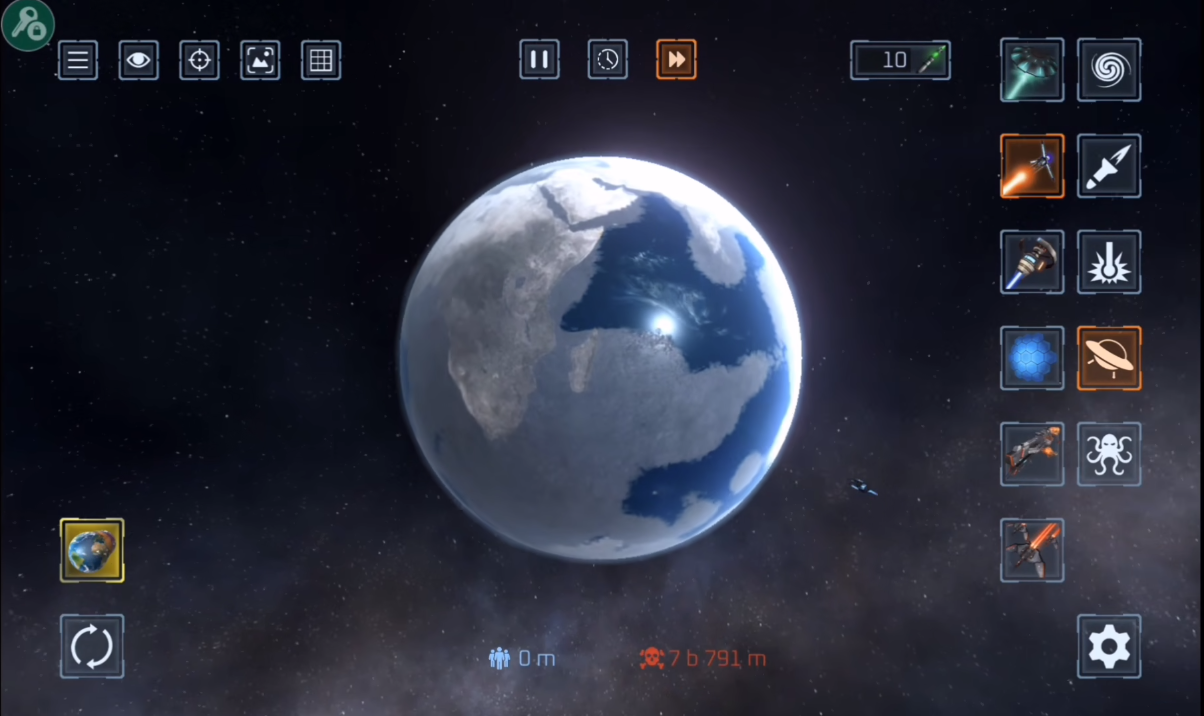This screenshot has height=716, width=1204.
Task: Toggle the eye visibility button
Action: pyautogui.click(x=139, y=60)
